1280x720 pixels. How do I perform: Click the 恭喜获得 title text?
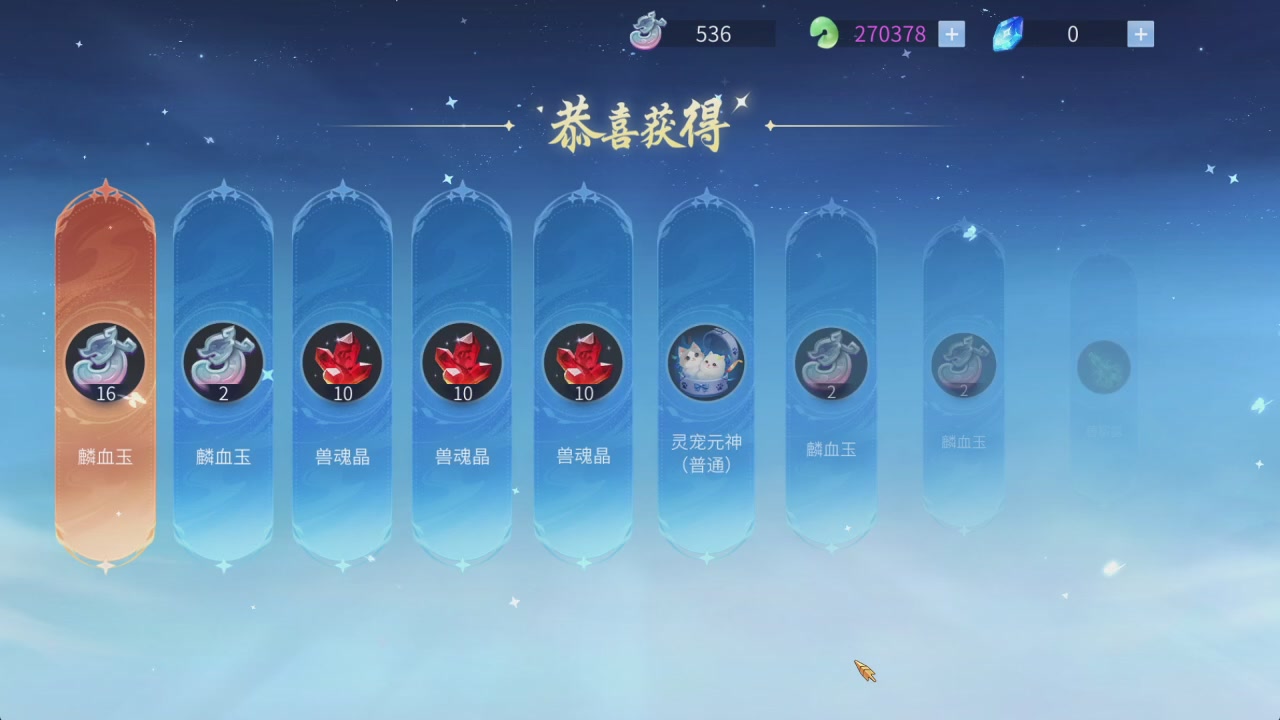coord(641,122)
